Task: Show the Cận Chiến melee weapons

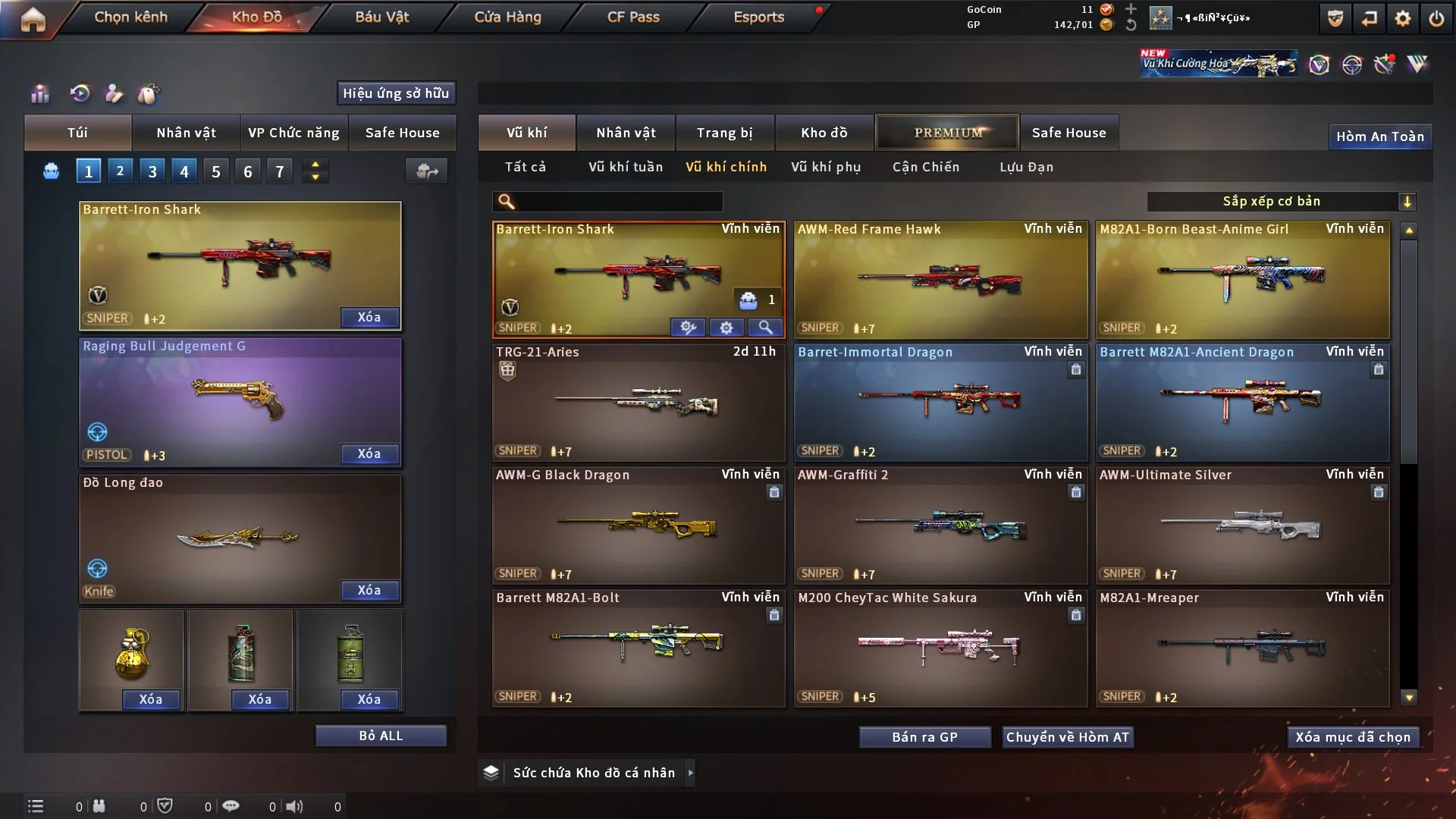Action: [x=925, y=167]
